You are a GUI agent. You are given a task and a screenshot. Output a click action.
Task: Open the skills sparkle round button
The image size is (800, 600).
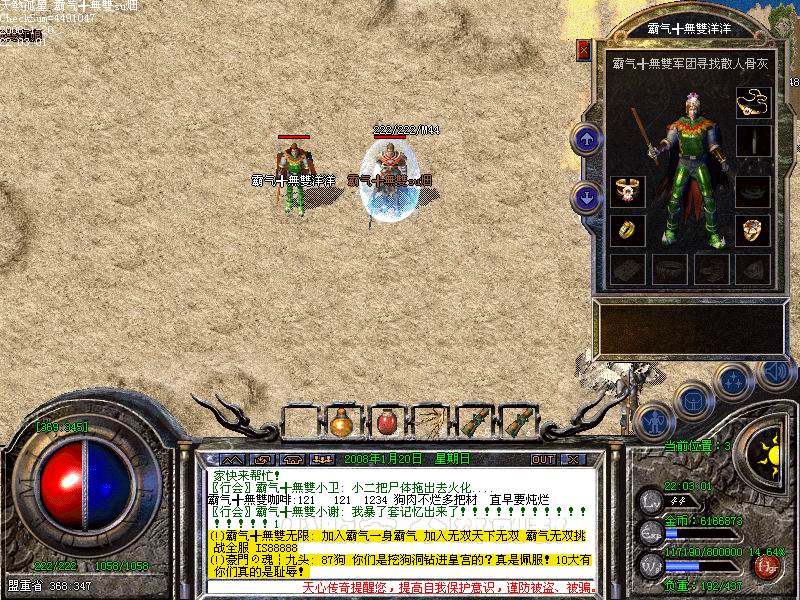[x=735, y=379]
